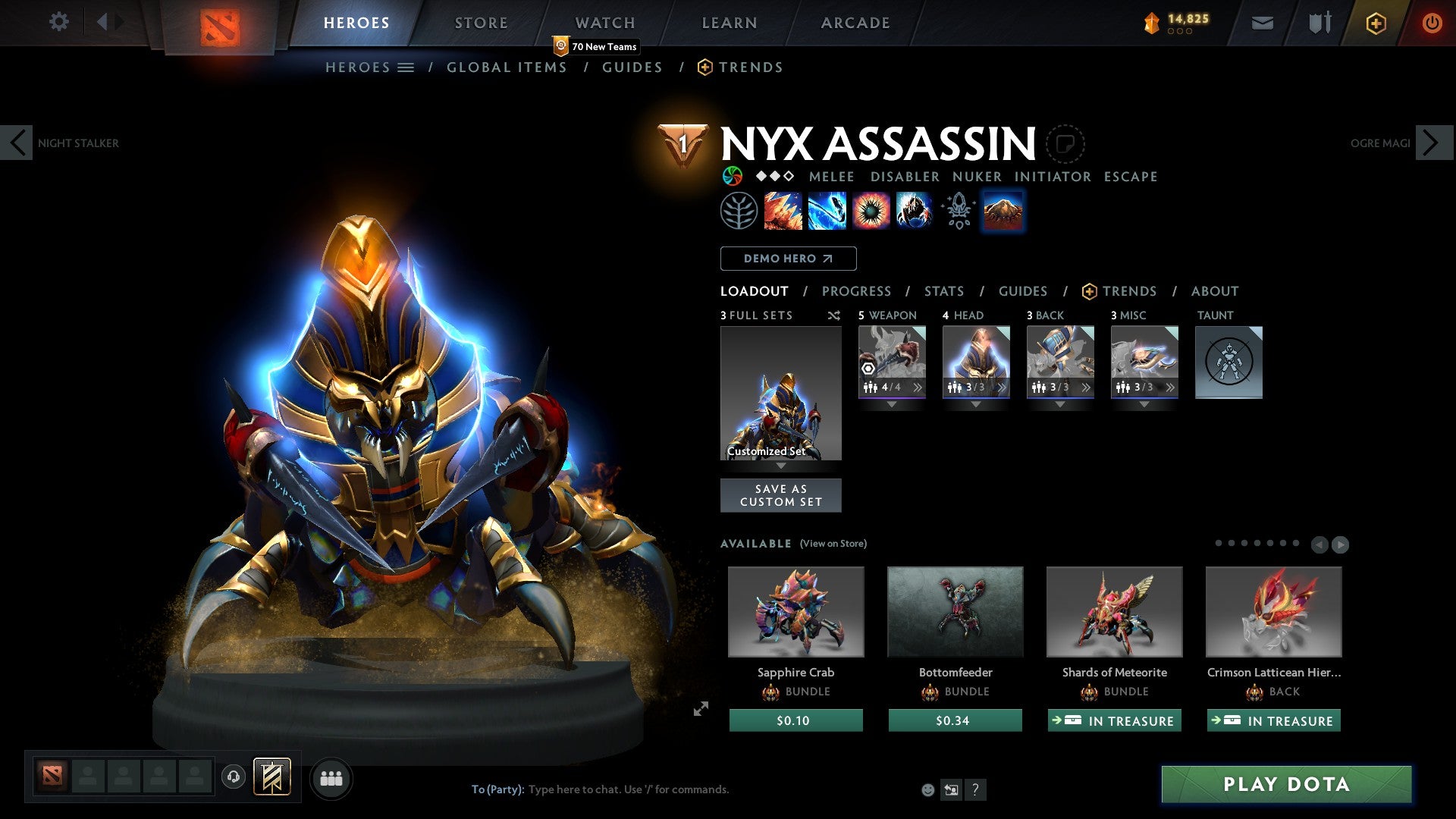Click the Battle Pass banner icon above chat
The image size is (1456, 819).
[273, 777]
